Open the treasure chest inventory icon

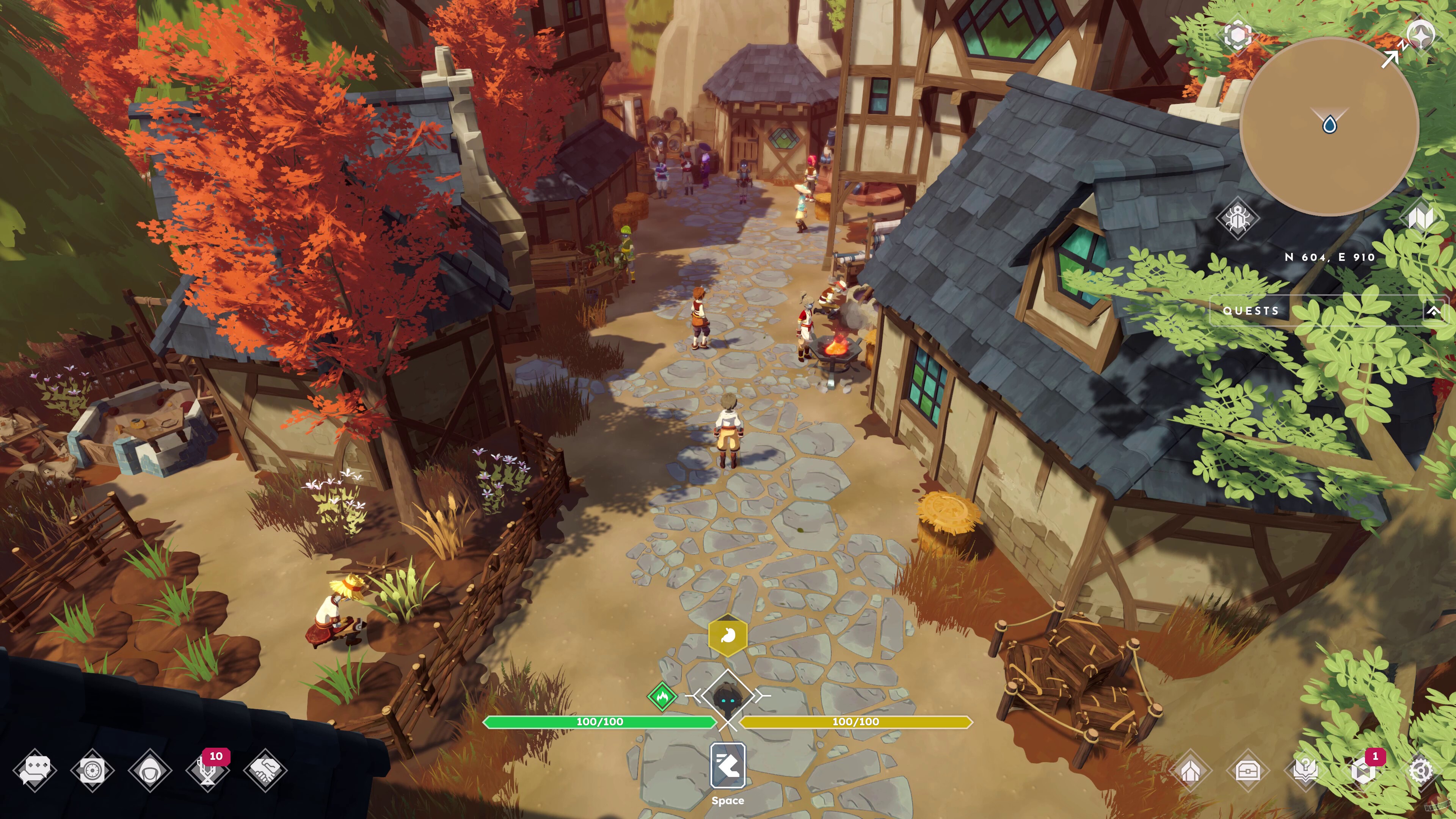(x=1247, y=770)
